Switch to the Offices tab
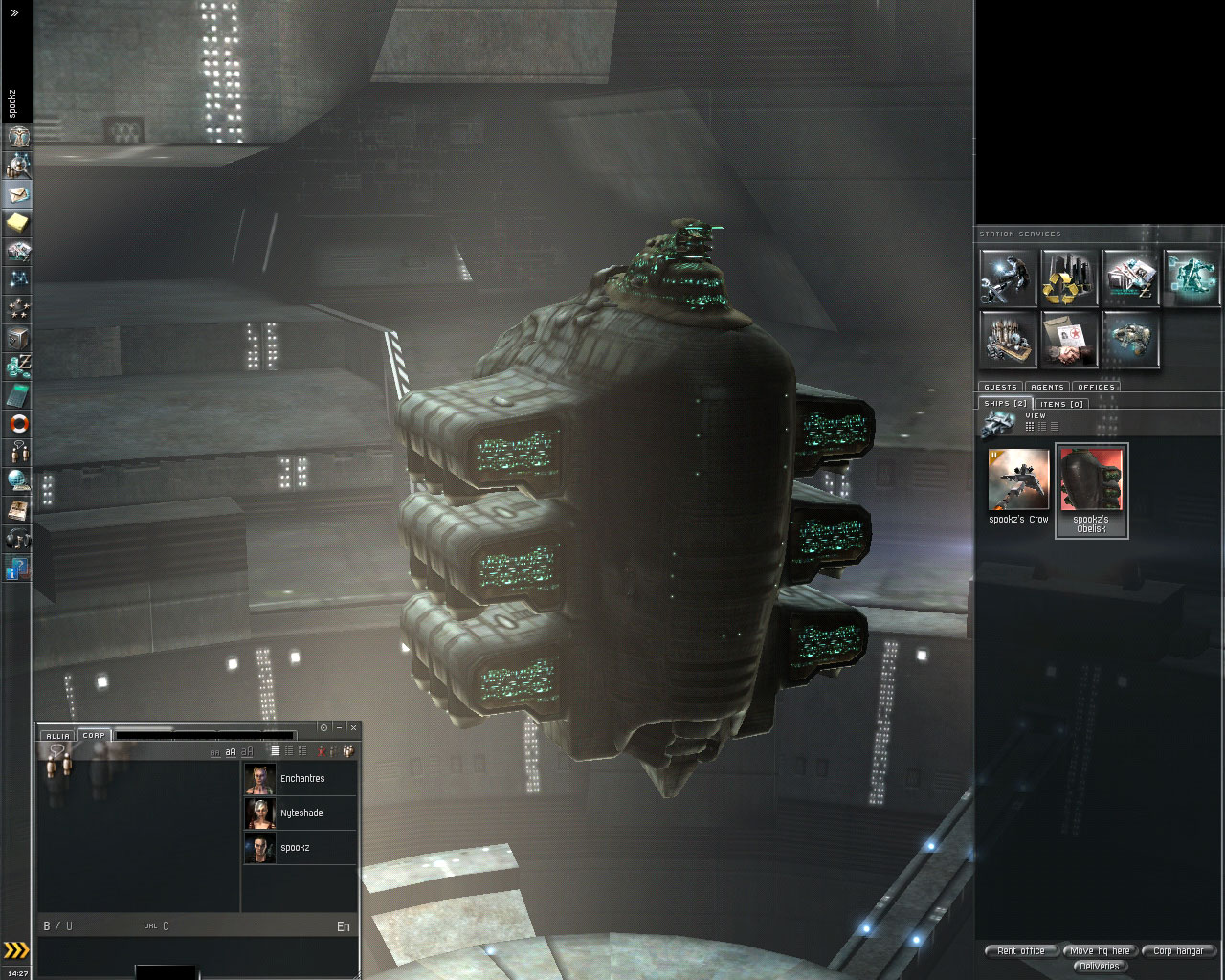This screenshot has height=980, width=1225. (1096, 387)
